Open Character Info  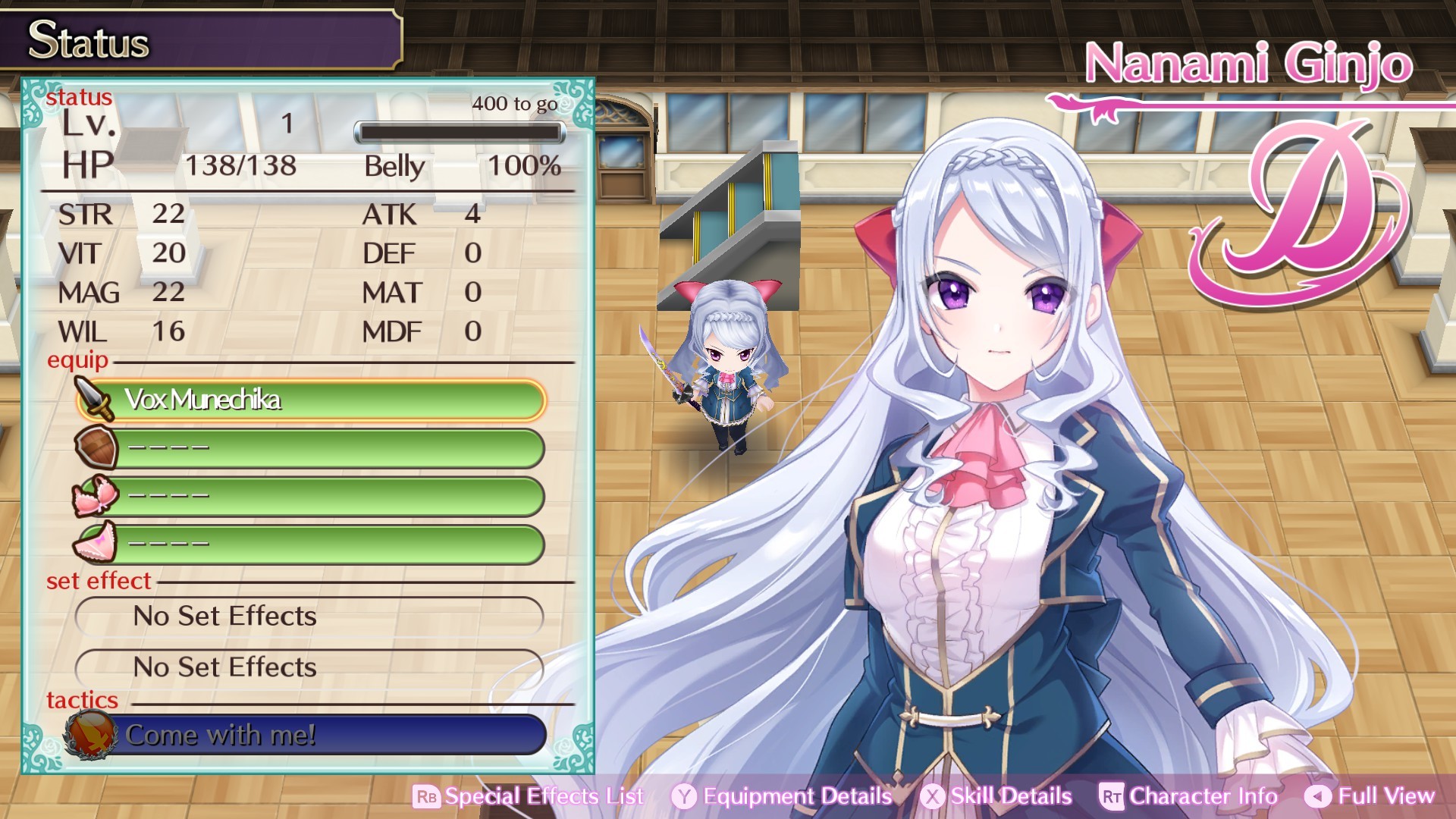click(x=1188, y=796)
